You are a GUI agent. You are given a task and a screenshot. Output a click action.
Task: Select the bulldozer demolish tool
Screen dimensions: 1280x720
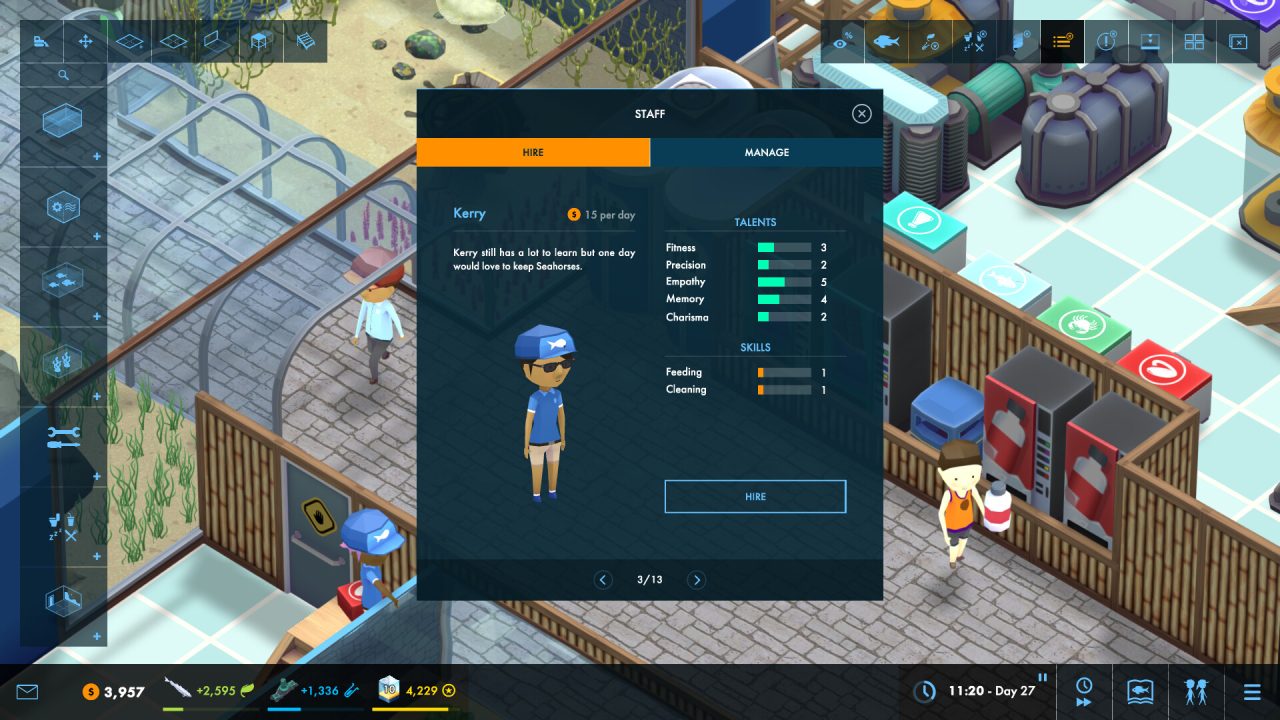(41, 42)
